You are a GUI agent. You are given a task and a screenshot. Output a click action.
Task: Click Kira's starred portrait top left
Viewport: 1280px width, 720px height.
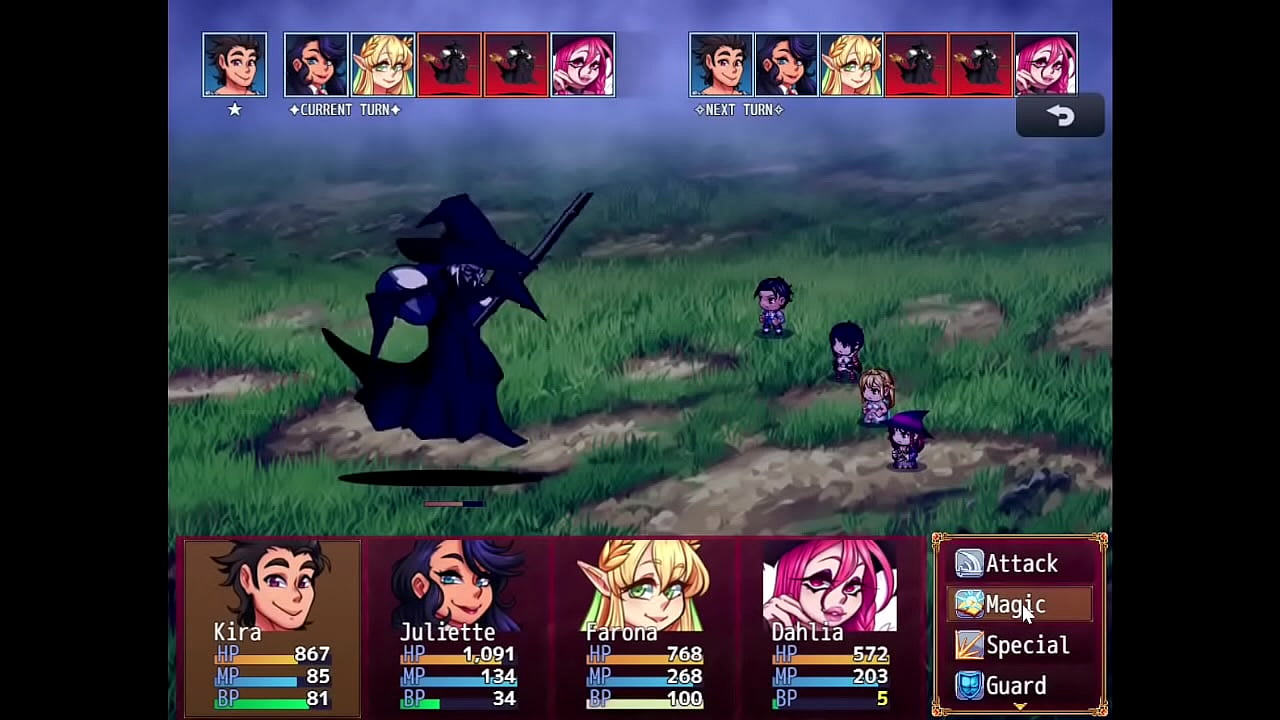(x=234, y=64)
